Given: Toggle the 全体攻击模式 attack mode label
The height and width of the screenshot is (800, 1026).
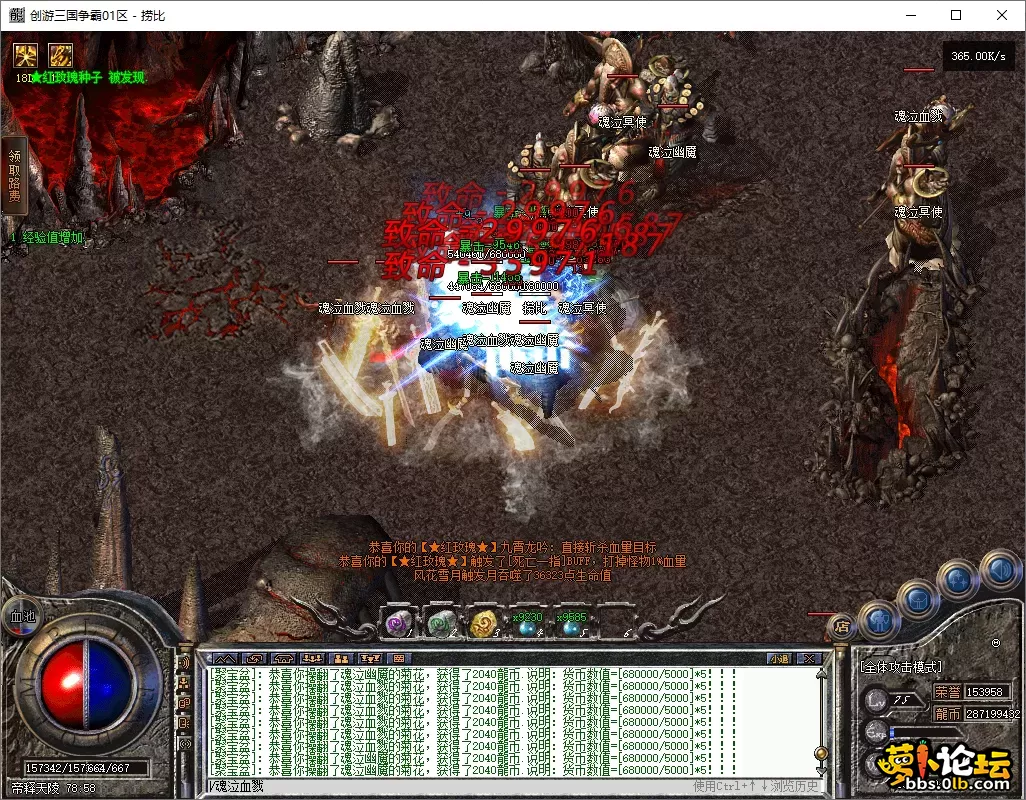Looking at the screenshot, I should (901, 667).
